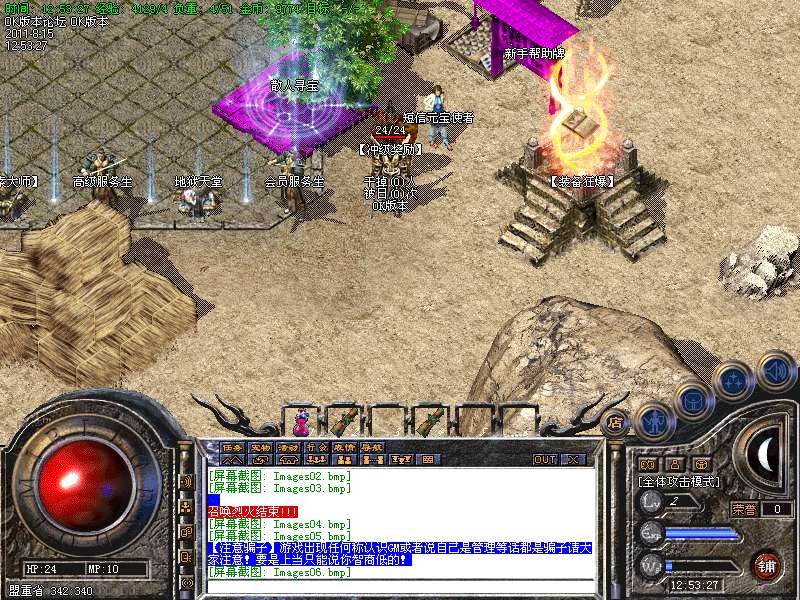The height and width of the screenshot is (600, 800).
Task: Open the 店 shop round button
Action: pos(616,421)
